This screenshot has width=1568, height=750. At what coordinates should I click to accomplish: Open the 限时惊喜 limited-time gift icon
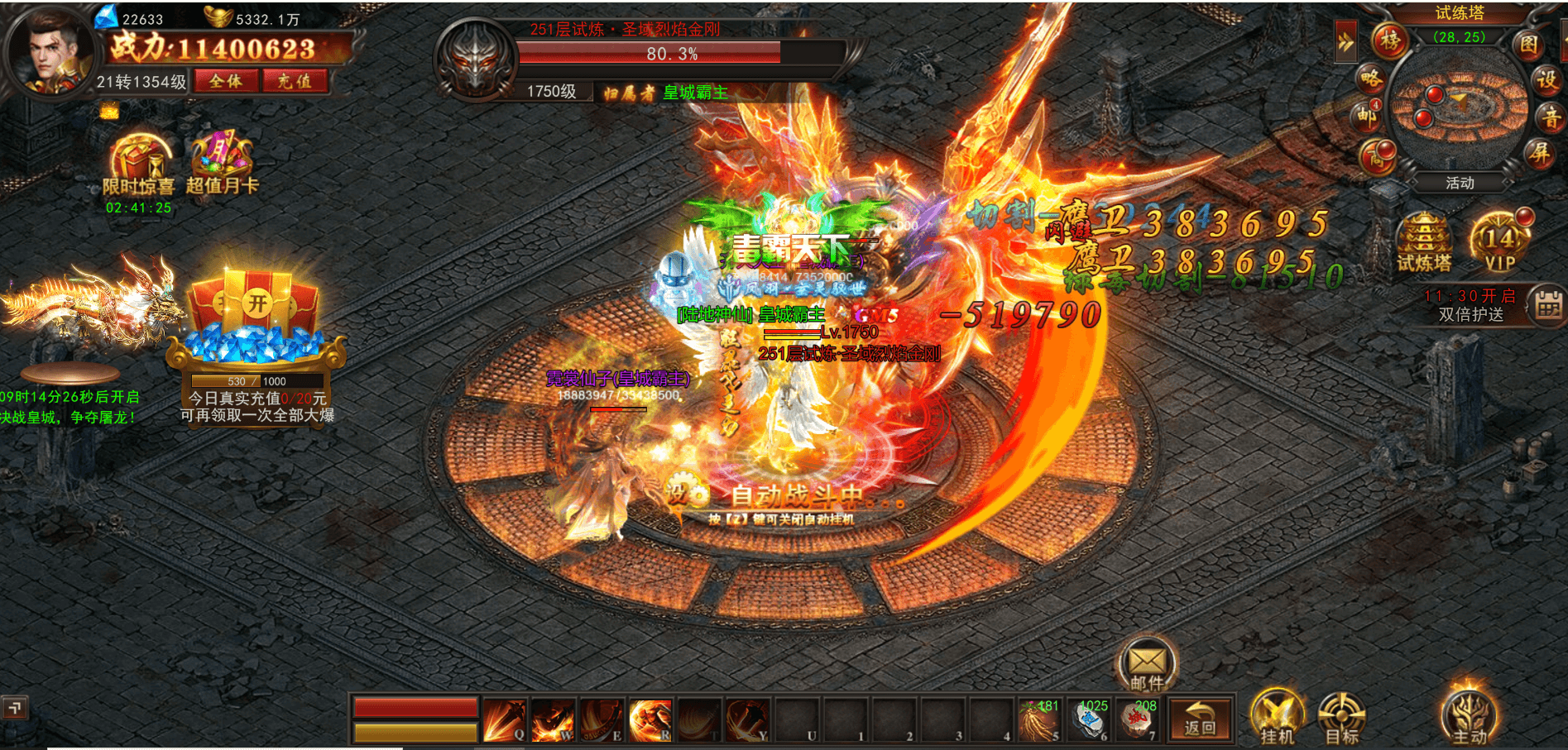point(139,165)
